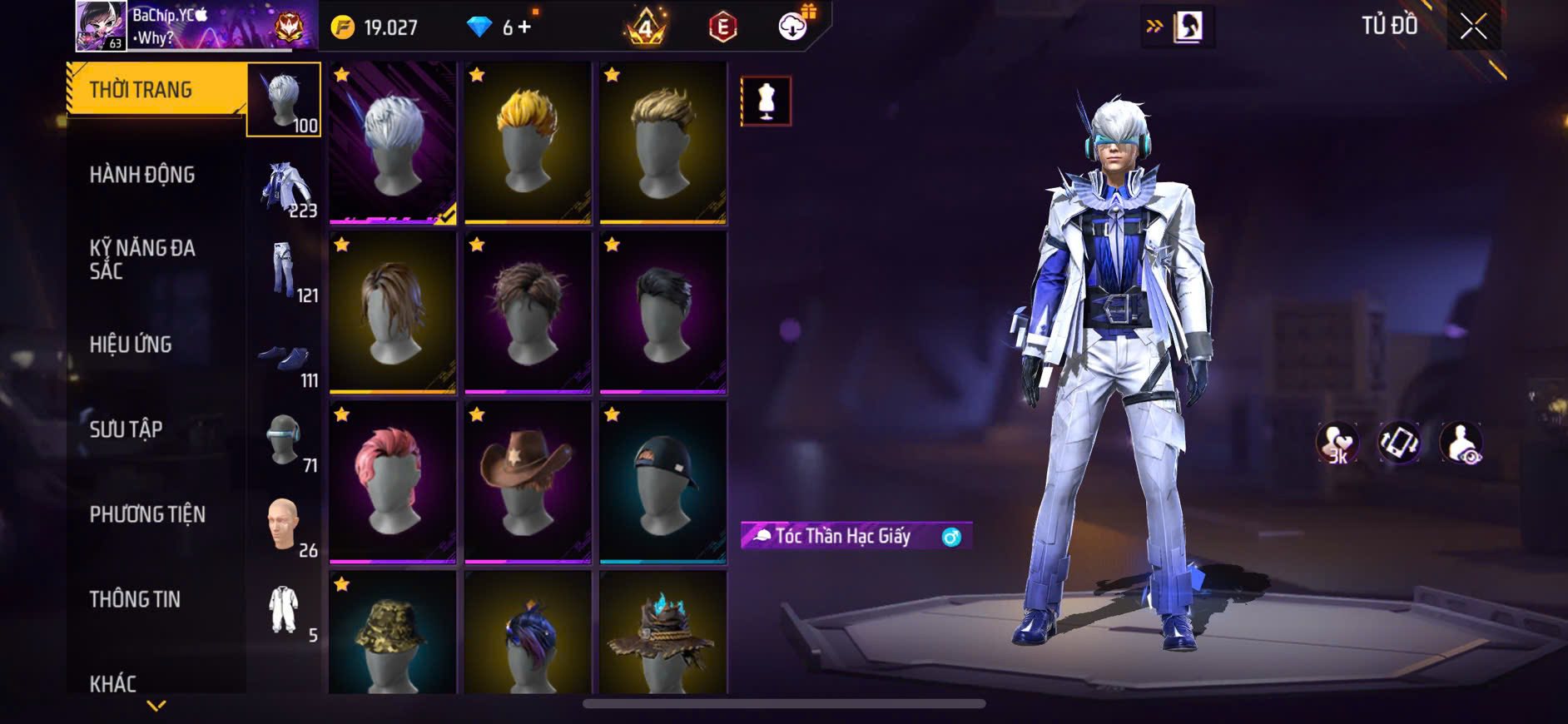1568x724 pixels.
Task: Choose the camo bucket hat
Action: (392, 634)
